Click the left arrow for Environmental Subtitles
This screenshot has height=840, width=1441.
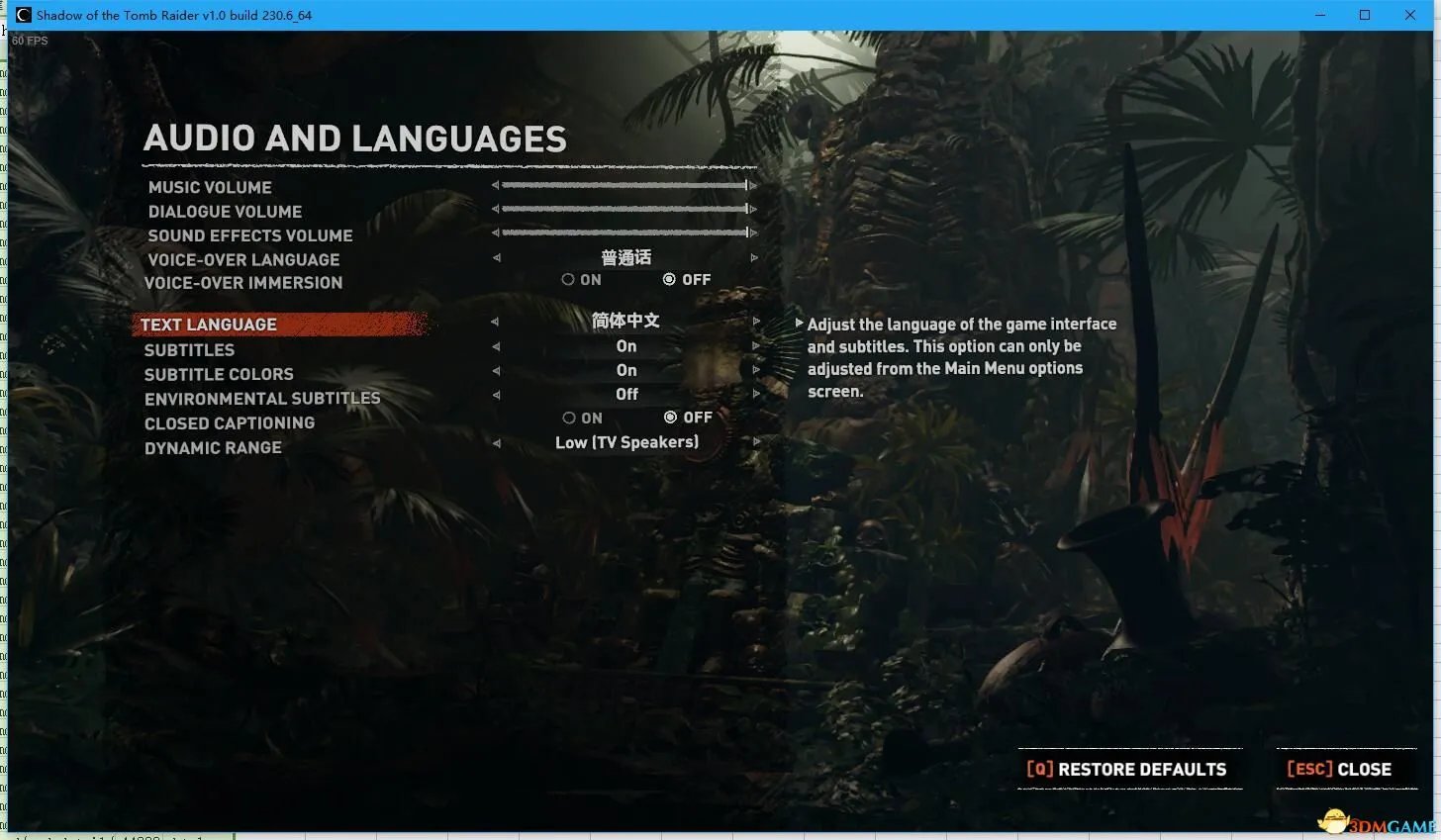[497, 395]
